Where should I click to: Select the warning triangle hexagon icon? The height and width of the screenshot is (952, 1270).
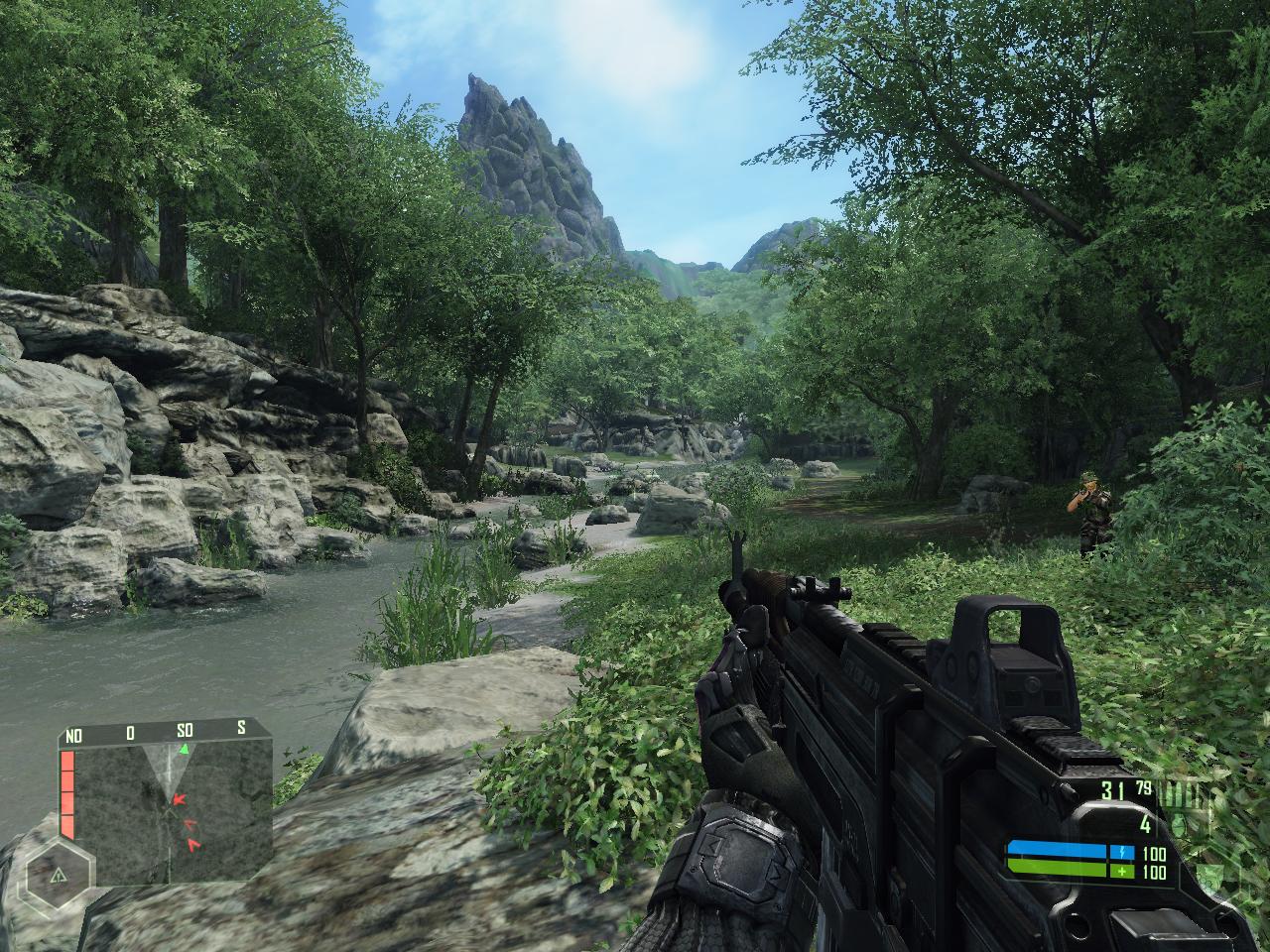pos(57,875)
